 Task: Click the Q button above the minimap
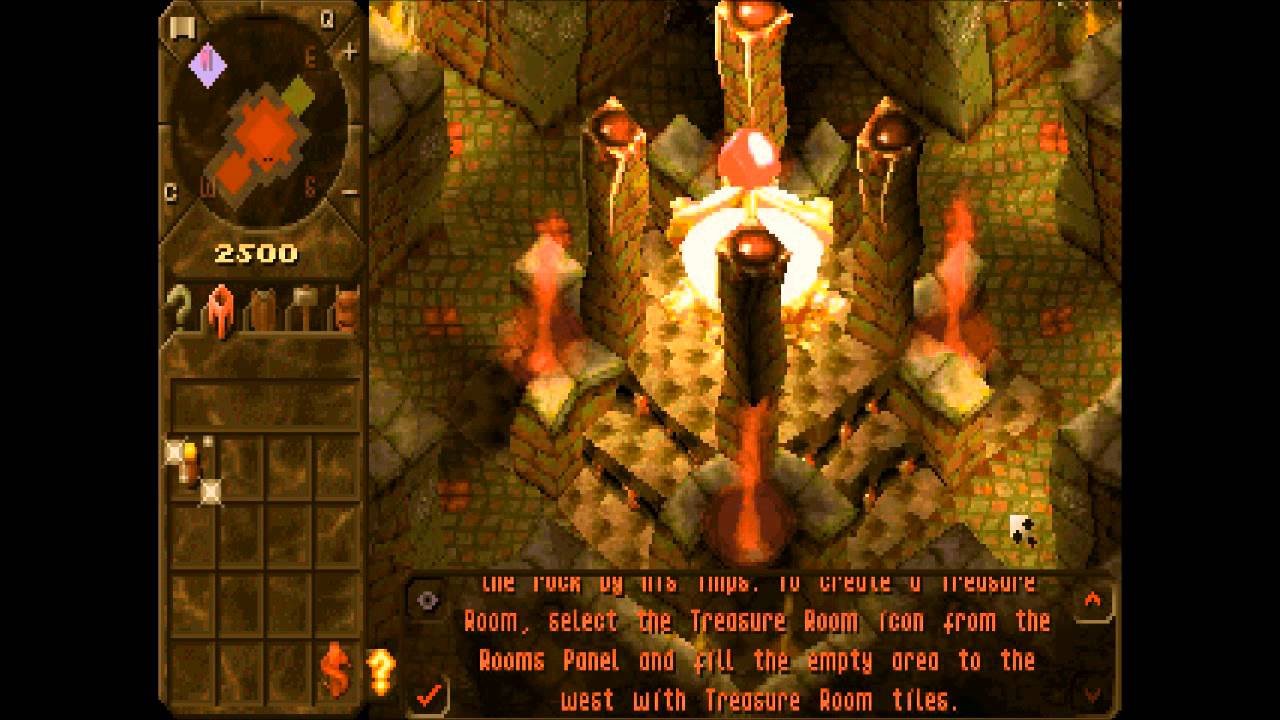point(327,19)
